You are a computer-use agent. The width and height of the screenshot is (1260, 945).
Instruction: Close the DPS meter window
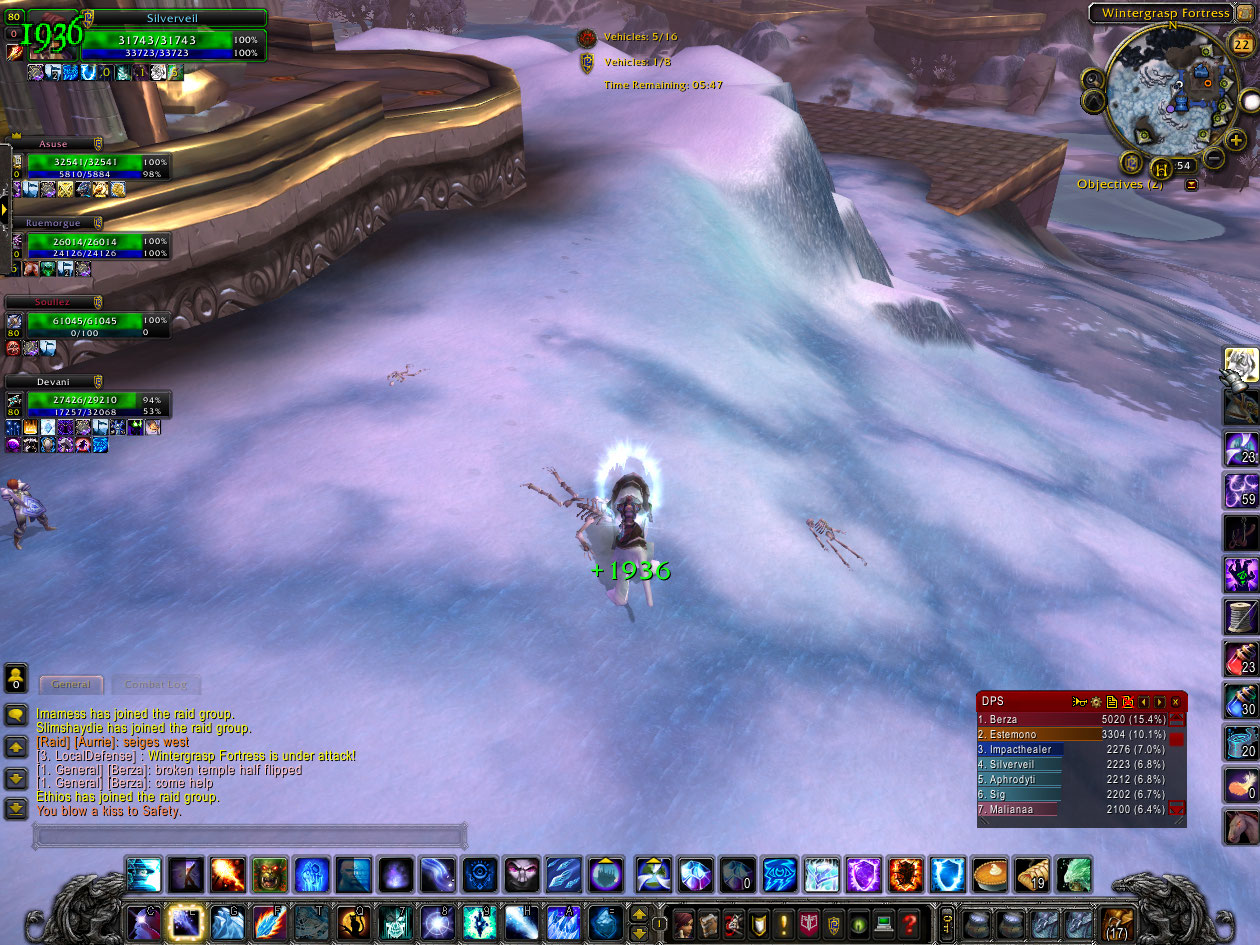(x=1176, y=702)
